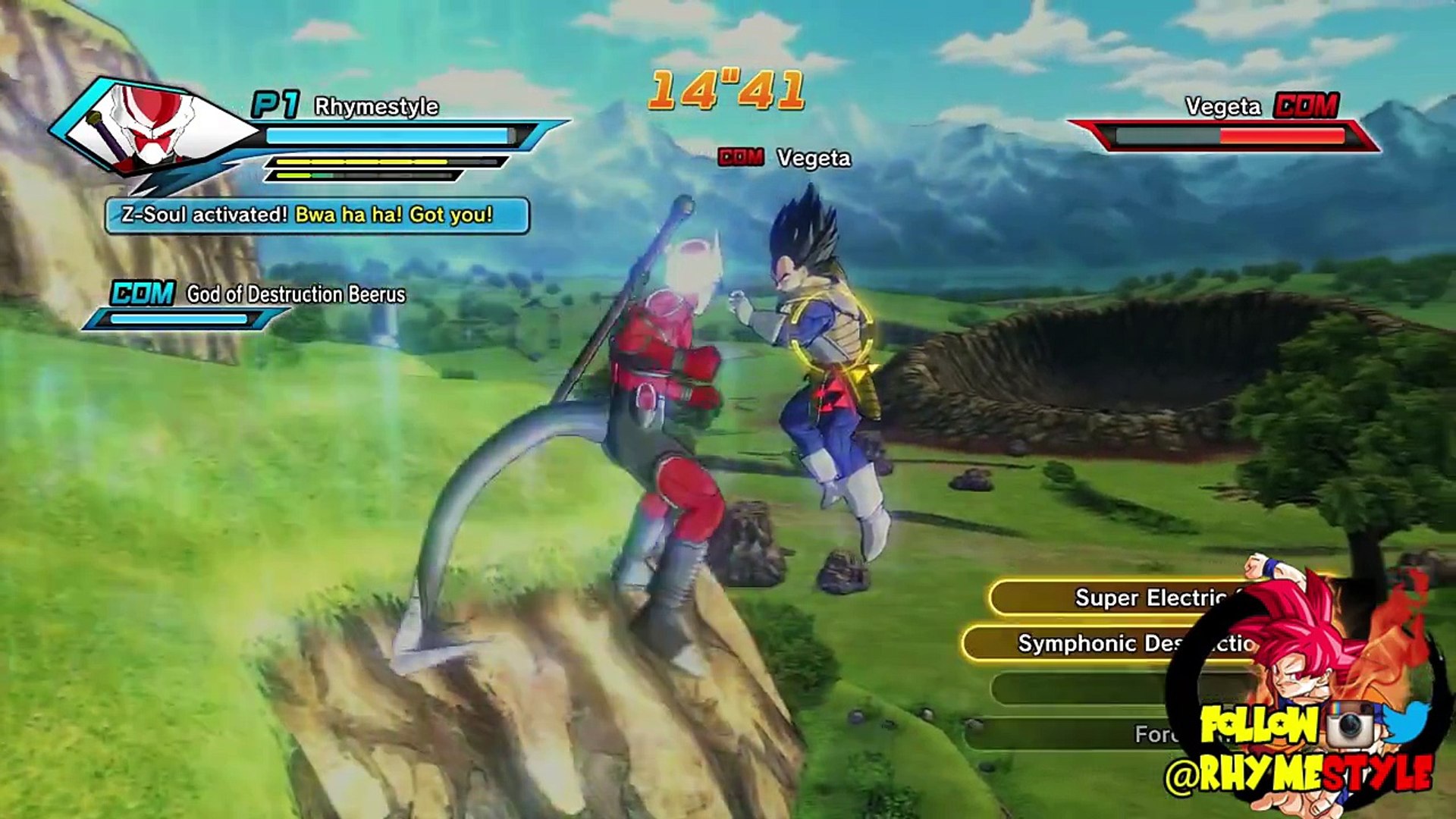Click the Twitter bird icon
The height and width of the screenshot is (819, 1456).
pyautogui.click(x=1407, y=722)
